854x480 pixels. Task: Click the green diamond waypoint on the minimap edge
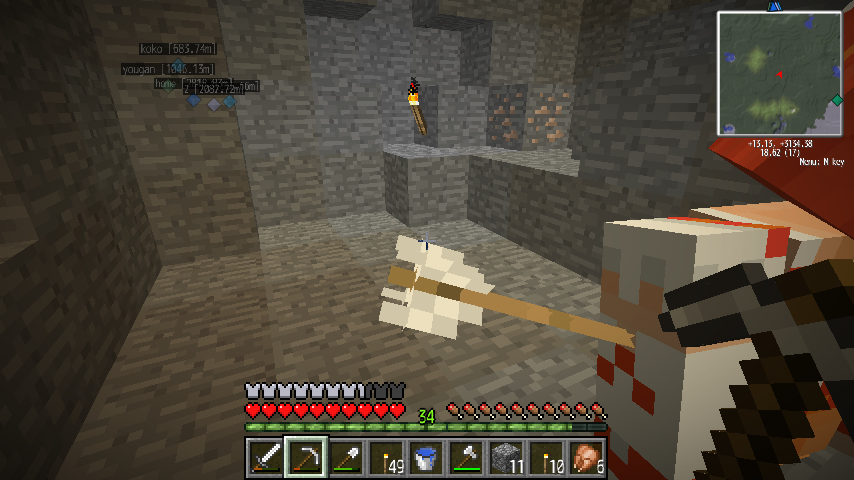point(836,99)
